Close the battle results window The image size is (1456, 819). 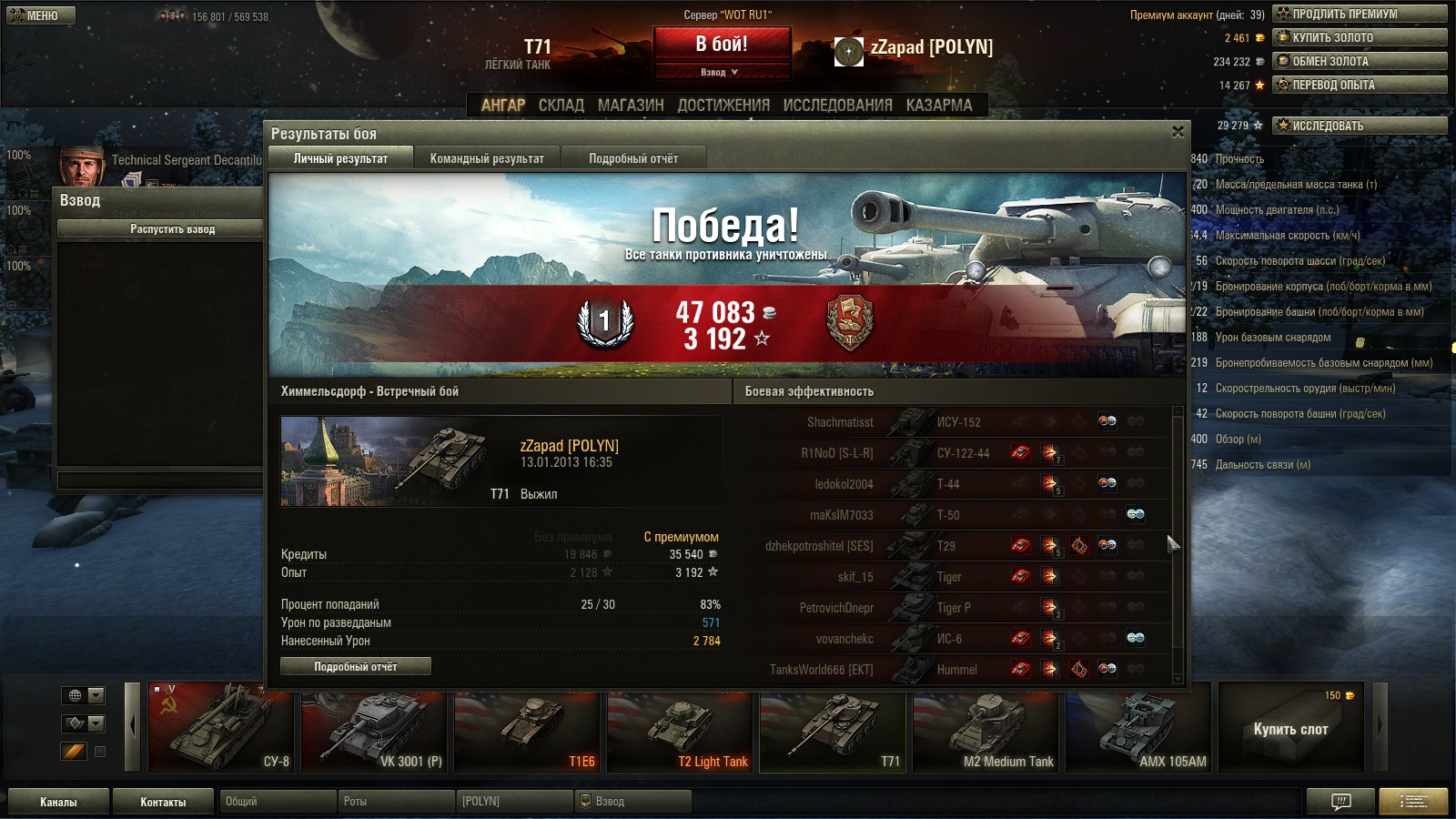(x=1178, y=132)
